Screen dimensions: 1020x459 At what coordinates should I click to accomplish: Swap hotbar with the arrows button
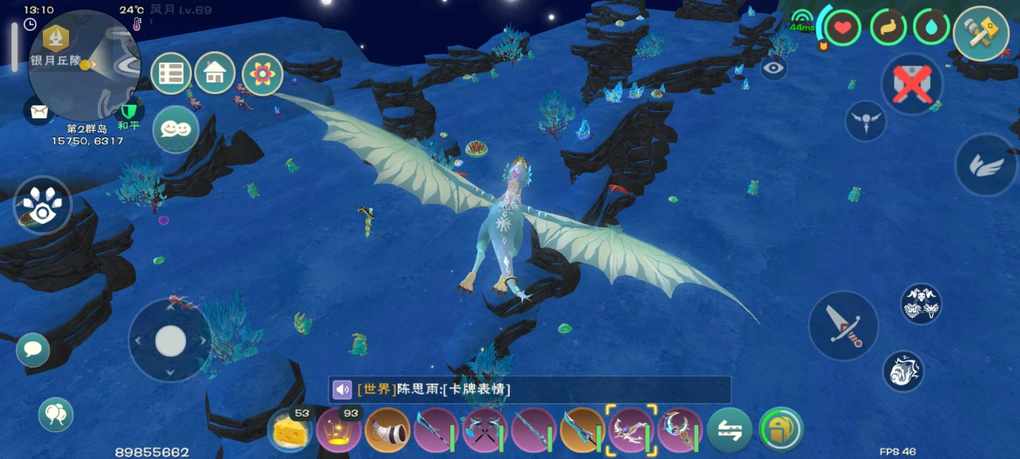pos(730,431)
